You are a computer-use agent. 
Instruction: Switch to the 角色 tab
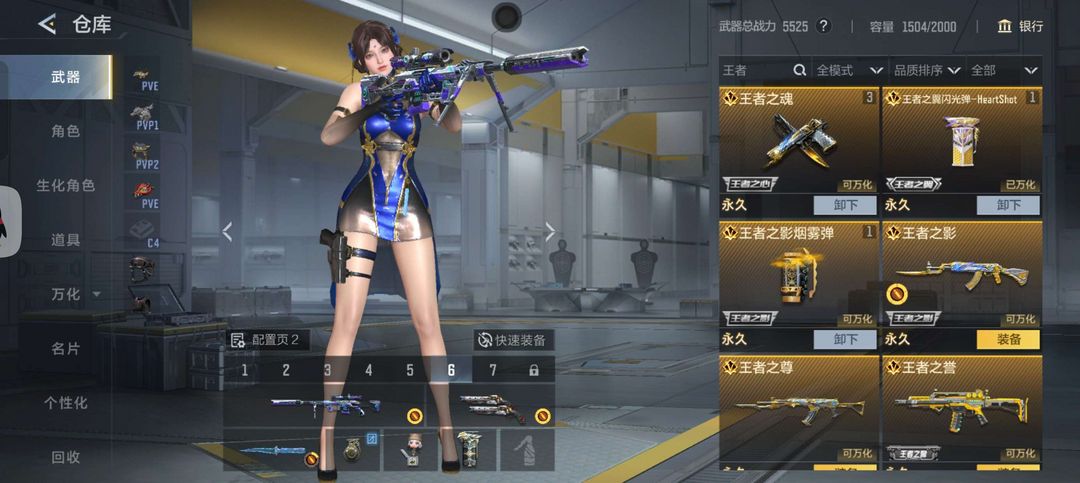click(x=66, y=131)
